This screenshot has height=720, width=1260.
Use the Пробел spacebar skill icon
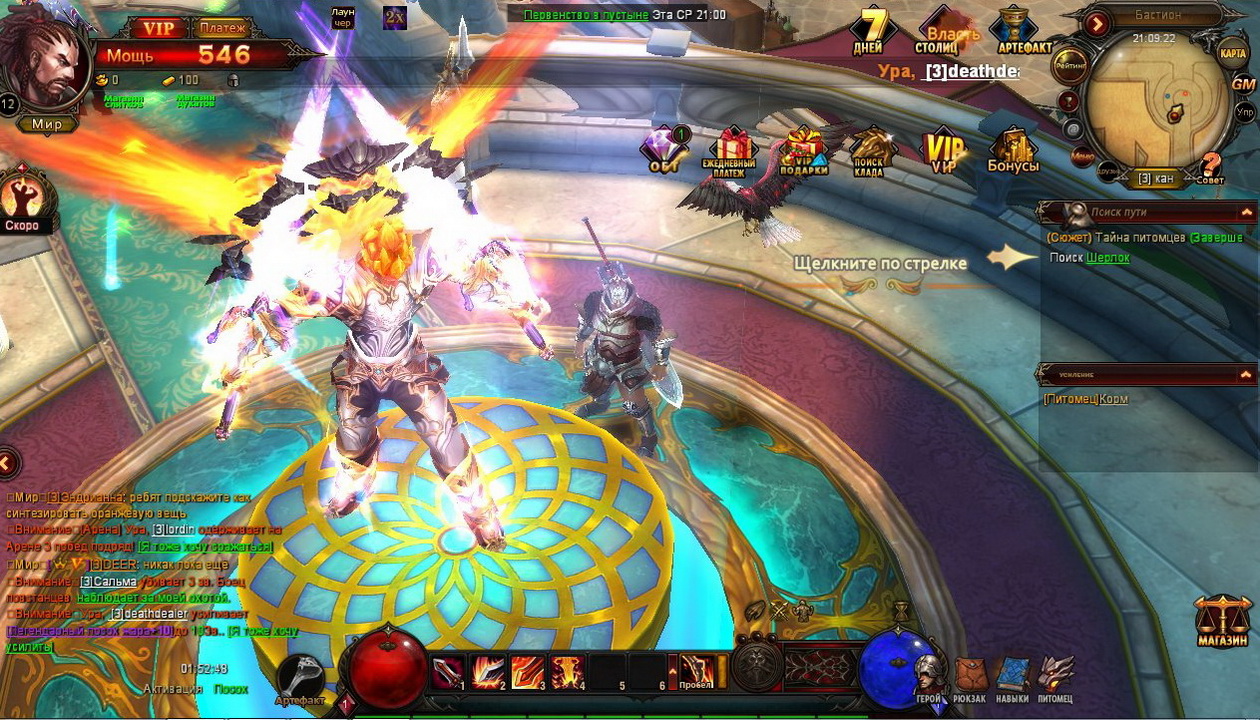tap(697, 671)
